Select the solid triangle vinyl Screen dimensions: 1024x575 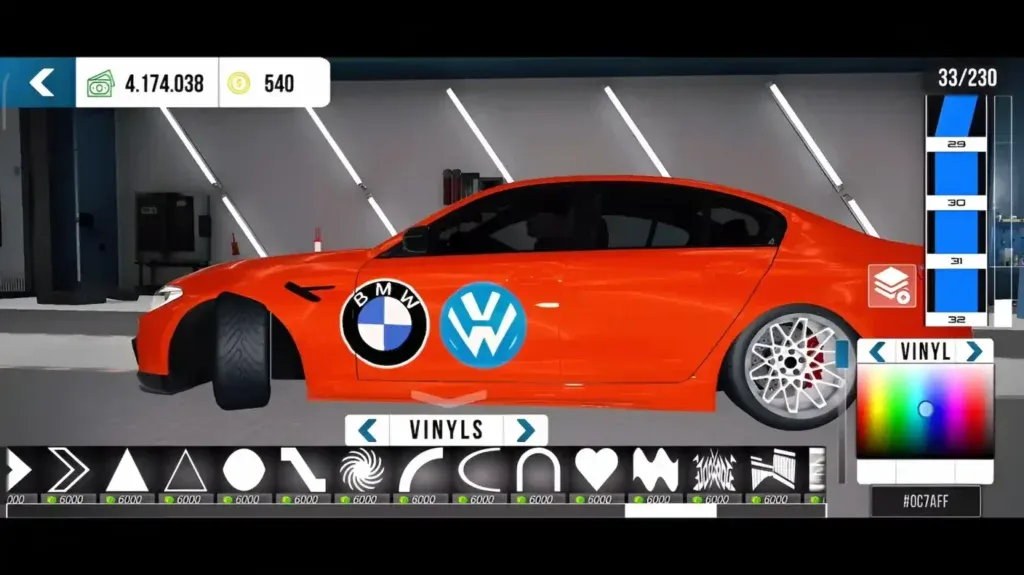pos(127,470)
